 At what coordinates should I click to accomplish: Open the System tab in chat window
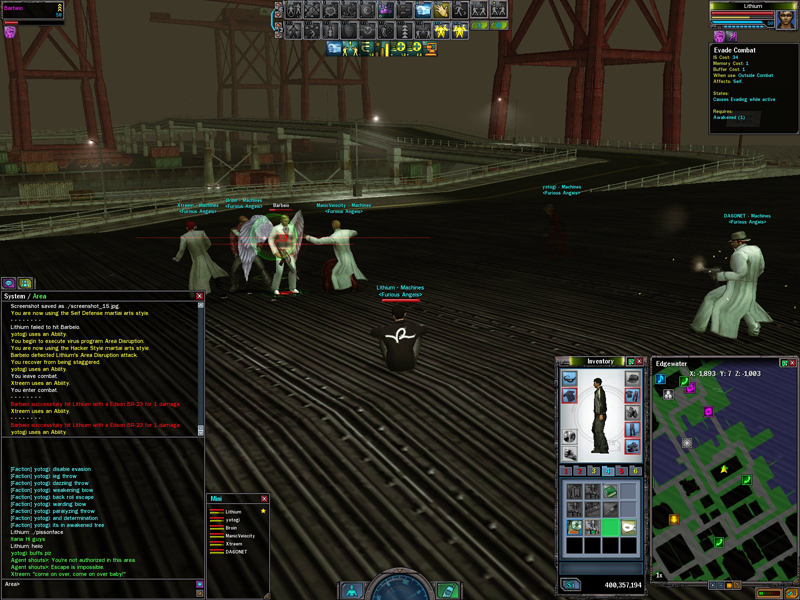point(14,296)
